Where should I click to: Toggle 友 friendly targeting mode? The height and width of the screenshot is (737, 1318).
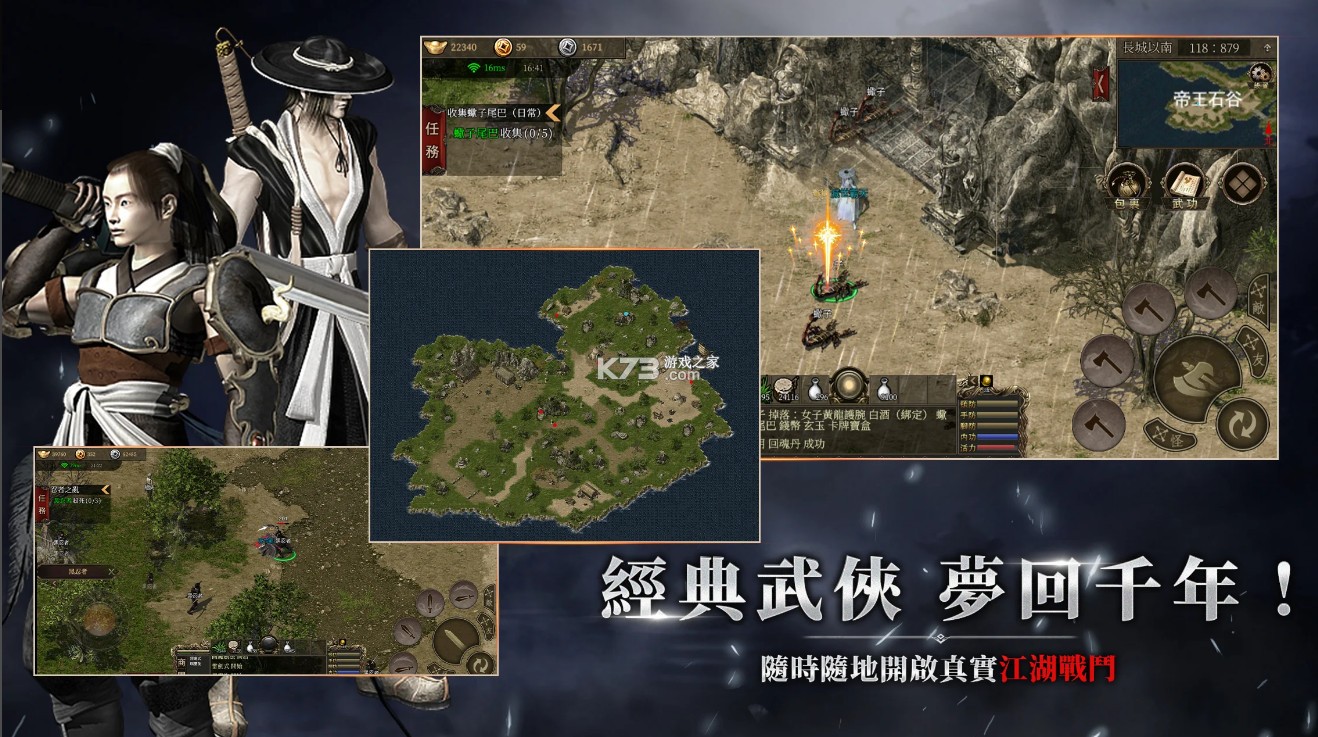[1254, 350]
